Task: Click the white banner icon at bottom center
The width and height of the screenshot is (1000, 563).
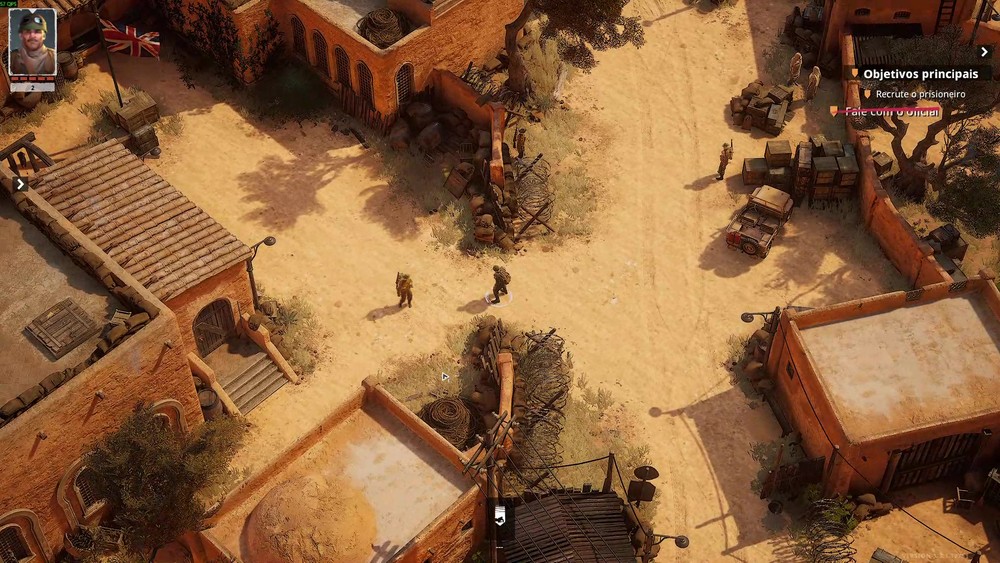Action: coord(499,515)
